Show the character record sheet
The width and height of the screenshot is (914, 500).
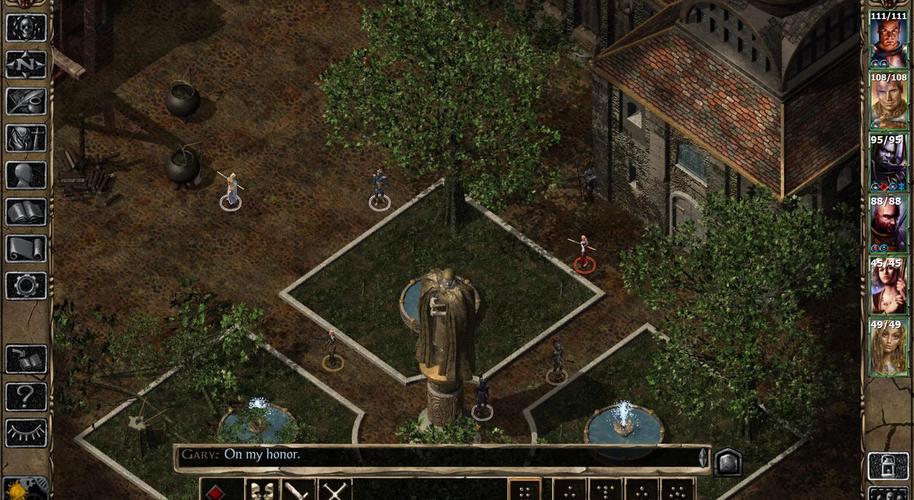26,175
